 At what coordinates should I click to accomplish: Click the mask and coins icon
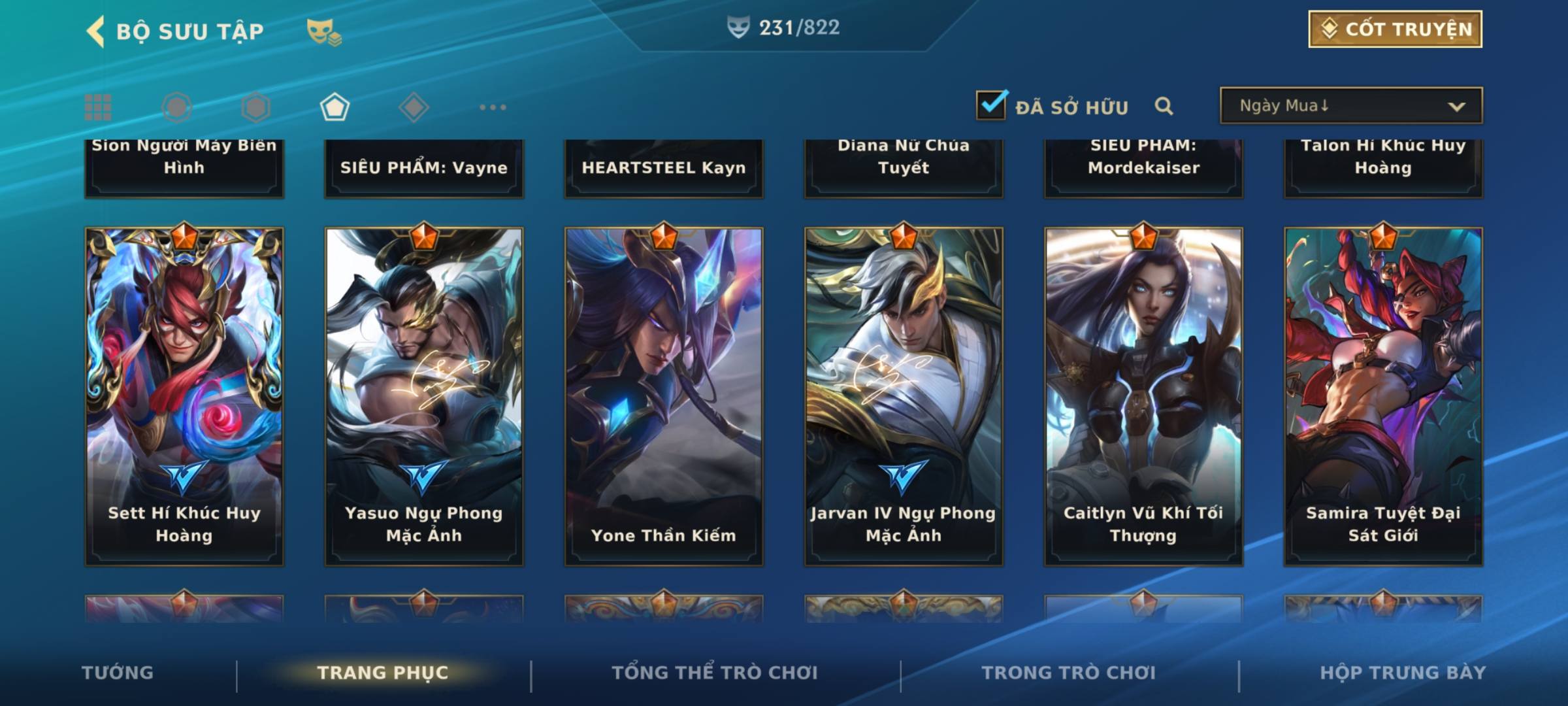pos(323,31)
